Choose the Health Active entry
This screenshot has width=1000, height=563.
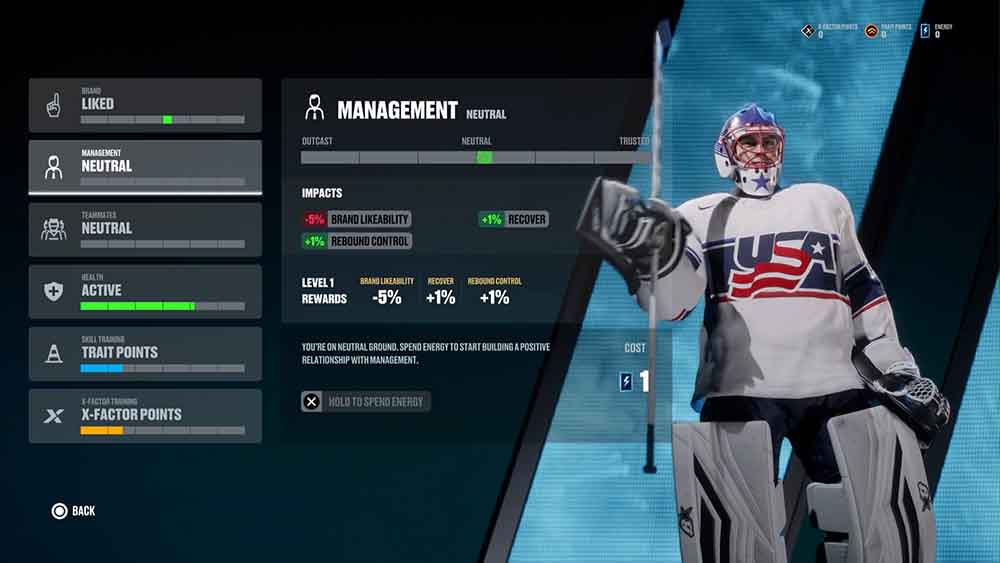click(x=145, y=291)
